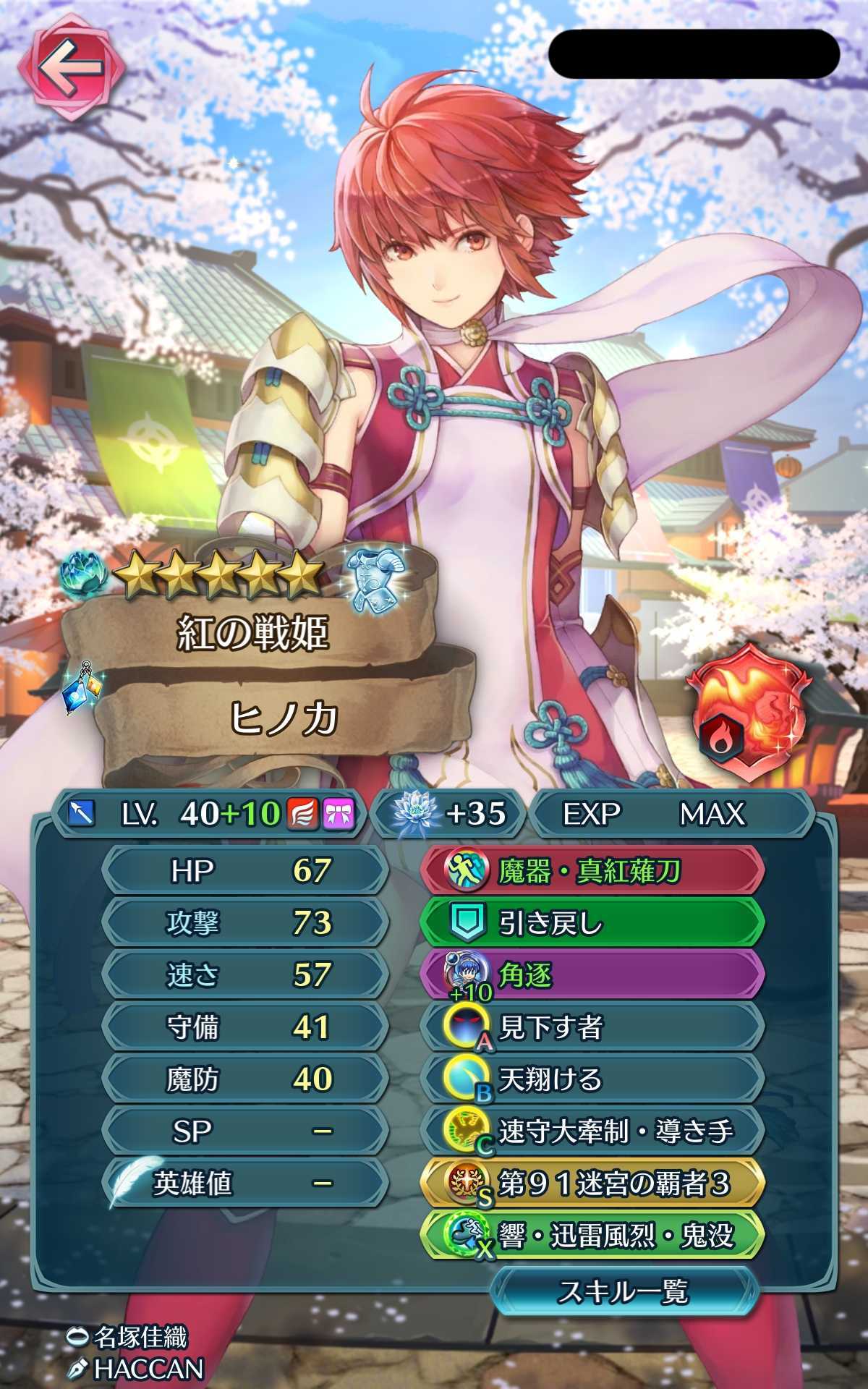The image size is (868, 1389).
Task: Show details for B skill 天翔ける
Action: 592,1079
